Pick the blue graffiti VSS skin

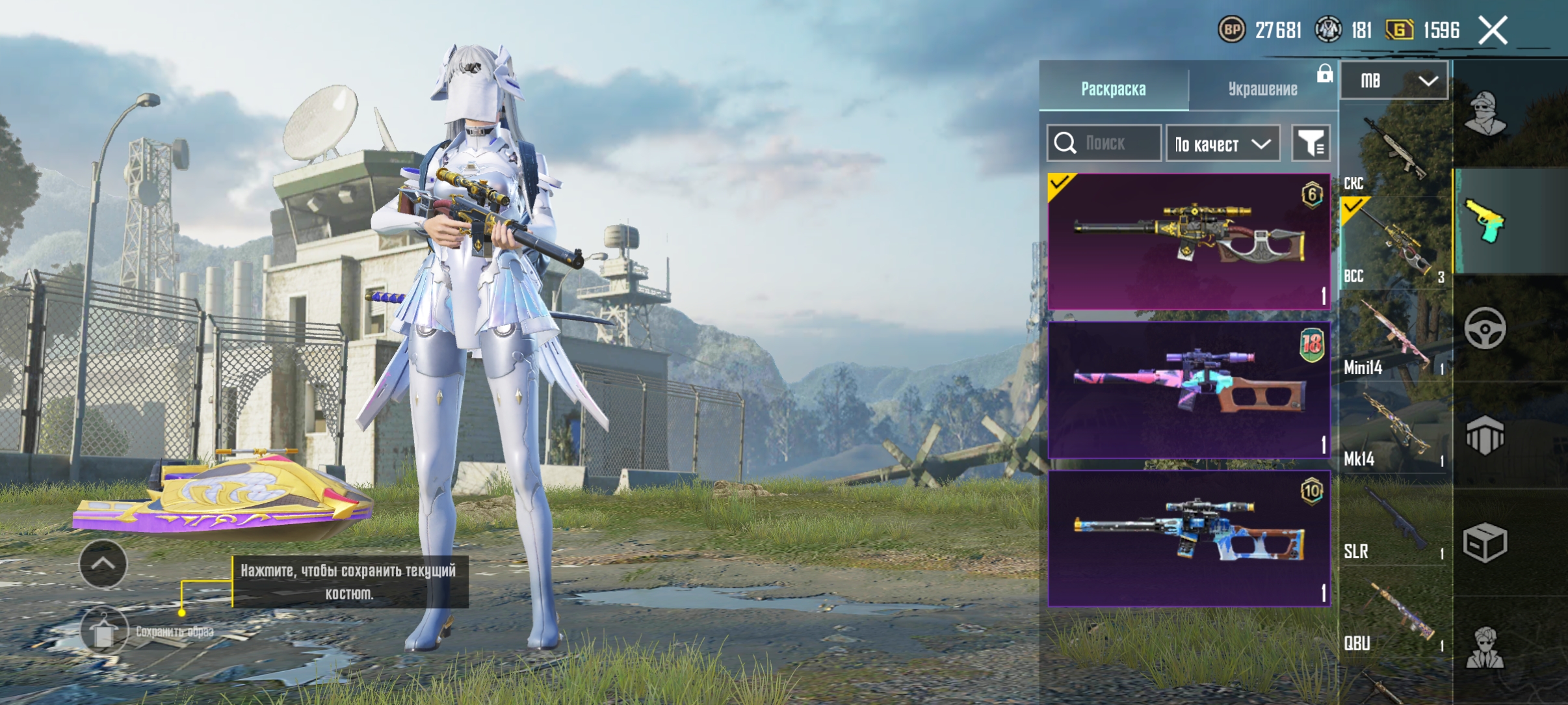coord(1188,538)
